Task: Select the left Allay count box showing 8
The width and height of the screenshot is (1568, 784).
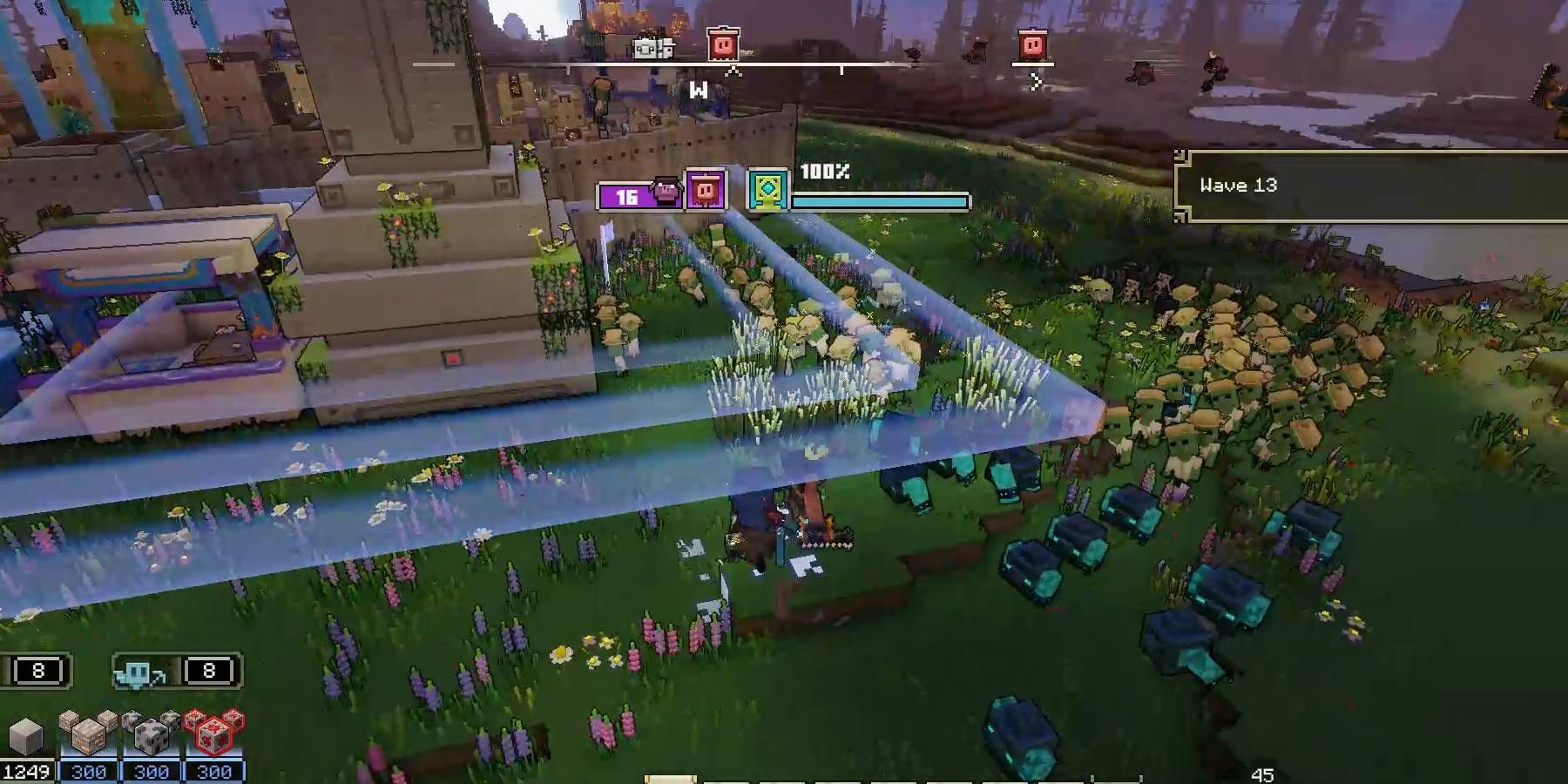Action: click(38, 671)
